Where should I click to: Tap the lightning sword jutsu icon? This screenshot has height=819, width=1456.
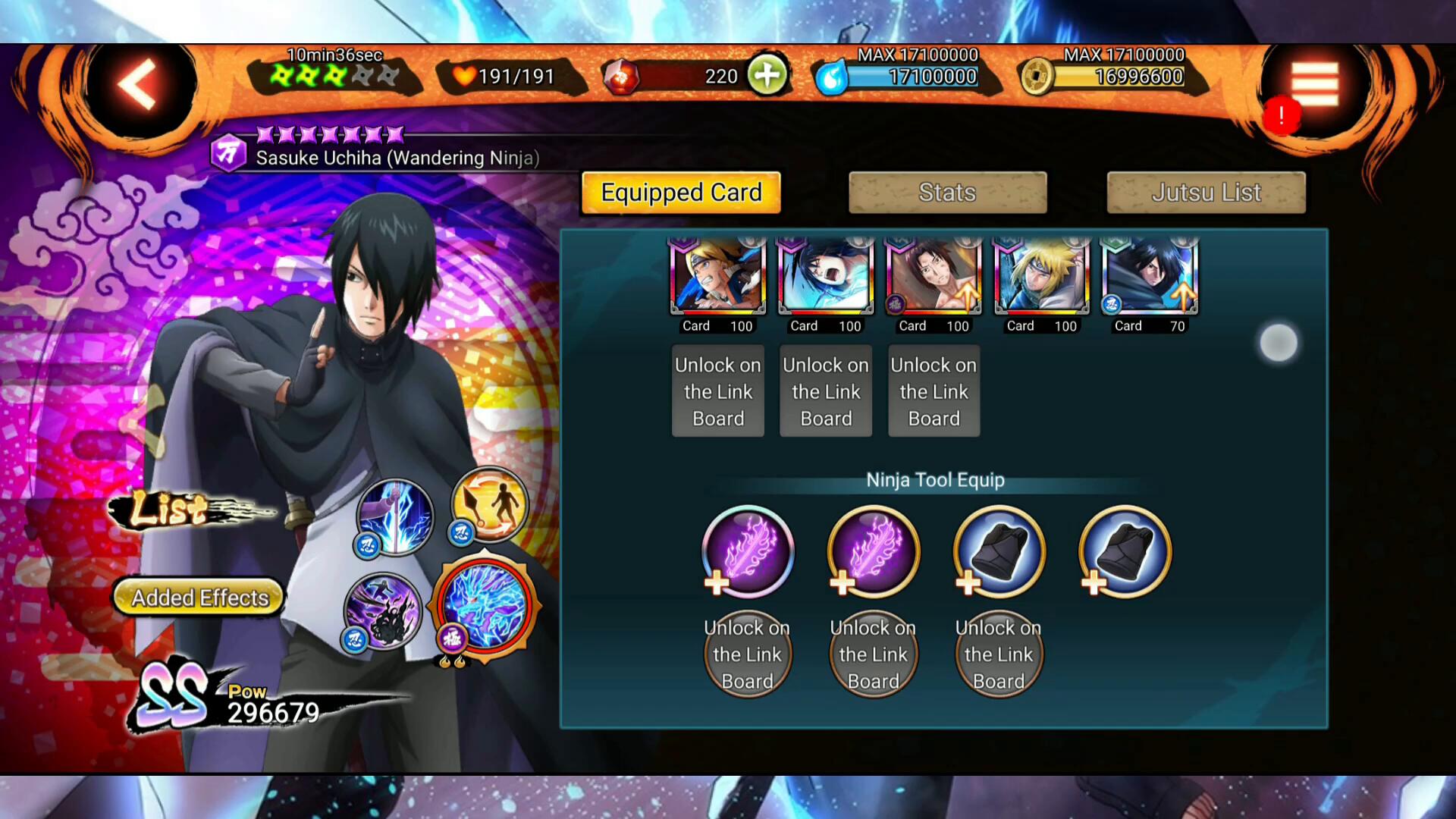396,516
